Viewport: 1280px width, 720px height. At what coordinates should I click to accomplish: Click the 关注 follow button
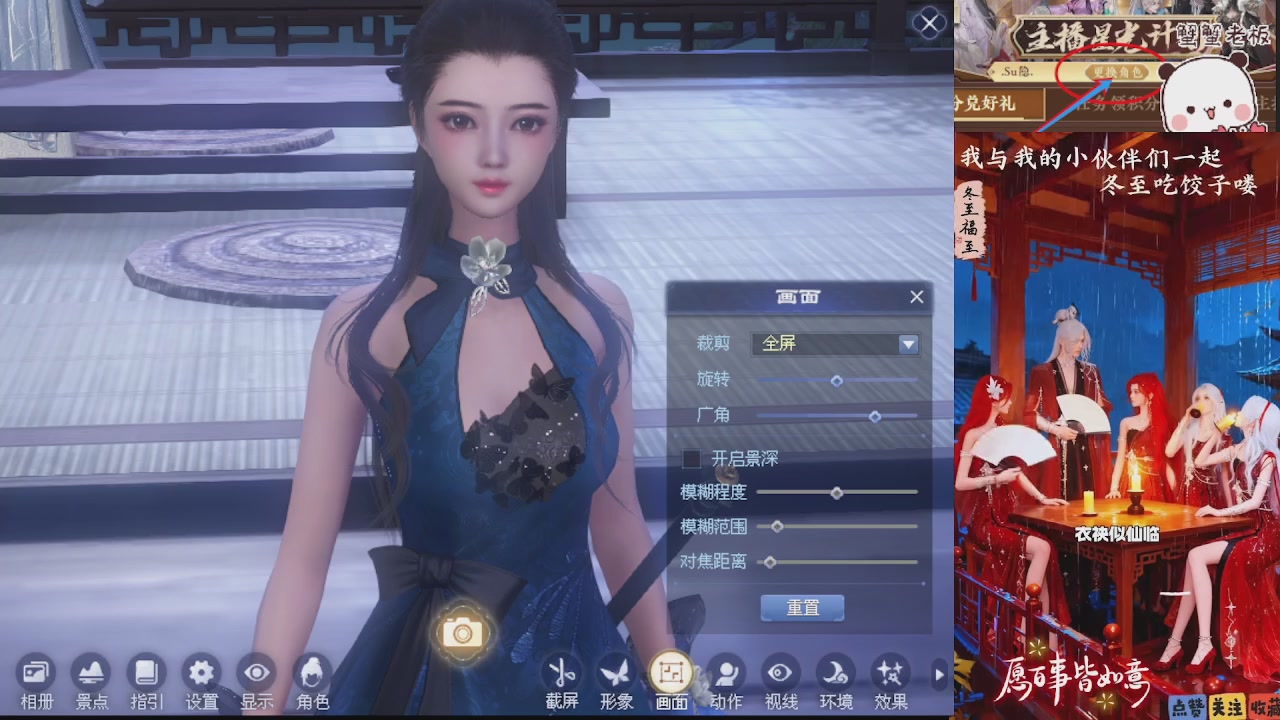(1228, 706)
